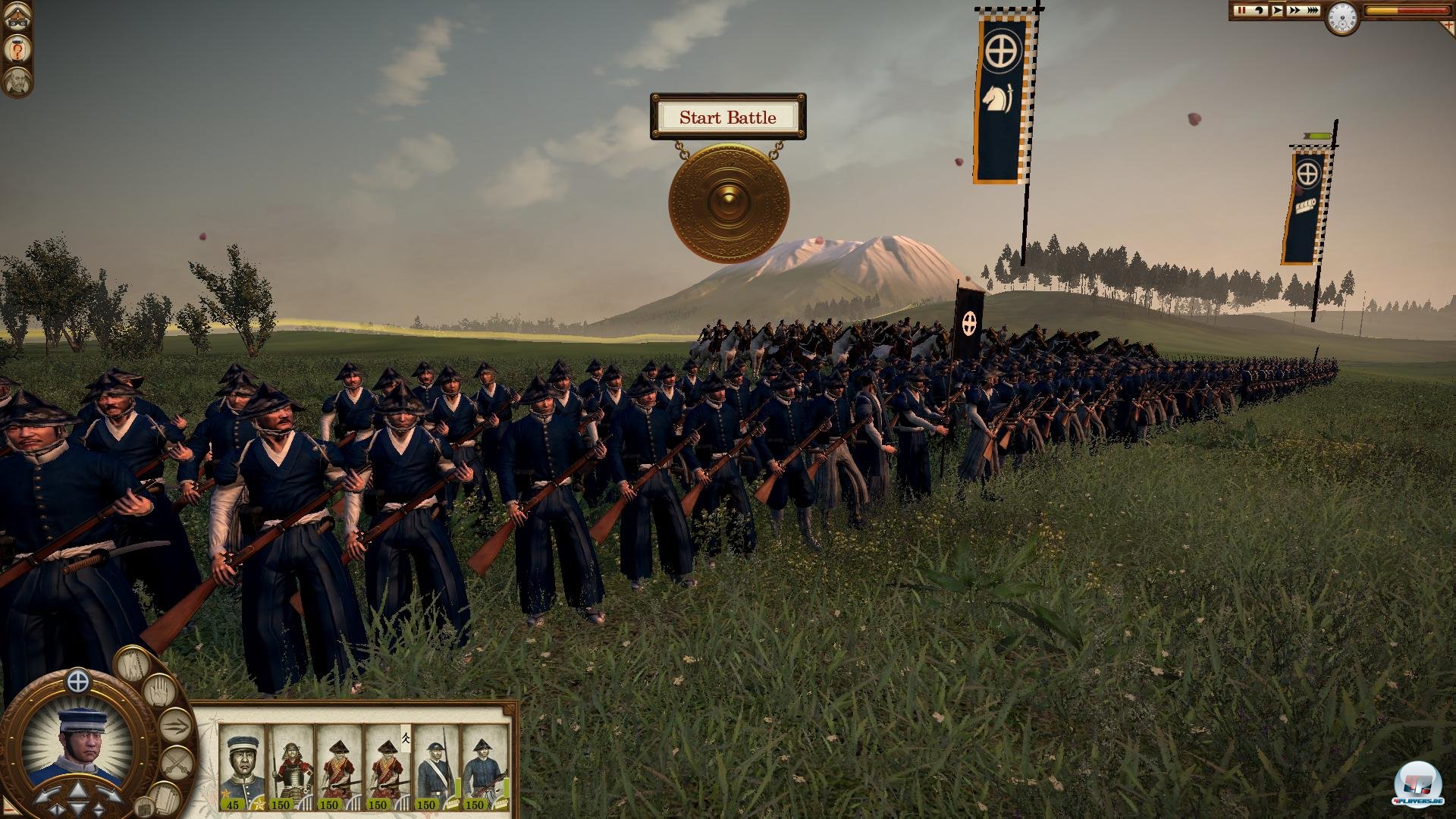Choose double-arrow fast forward speed
This screenshot has height=819, width=1456.
[x=1294, y=11]
